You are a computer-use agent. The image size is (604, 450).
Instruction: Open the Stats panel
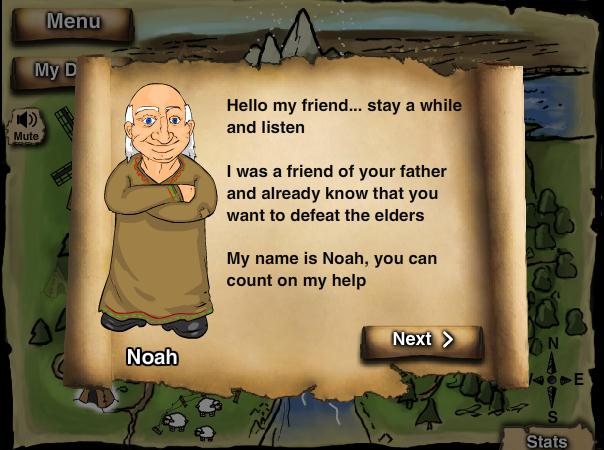point(548,440)
